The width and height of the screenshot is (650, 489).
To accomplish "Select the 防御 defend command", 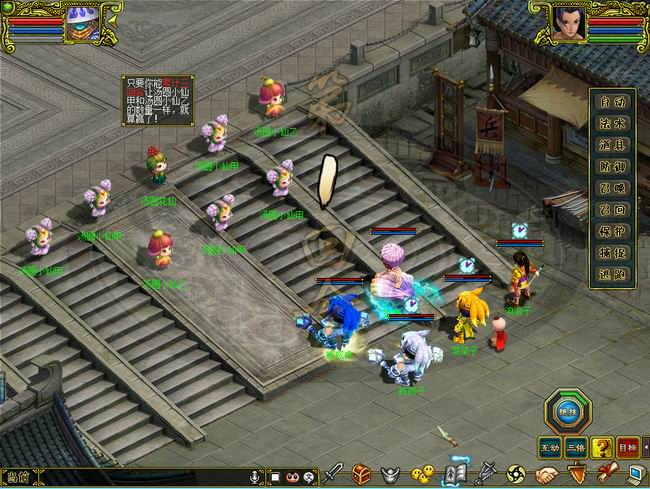I will point(612,166).
